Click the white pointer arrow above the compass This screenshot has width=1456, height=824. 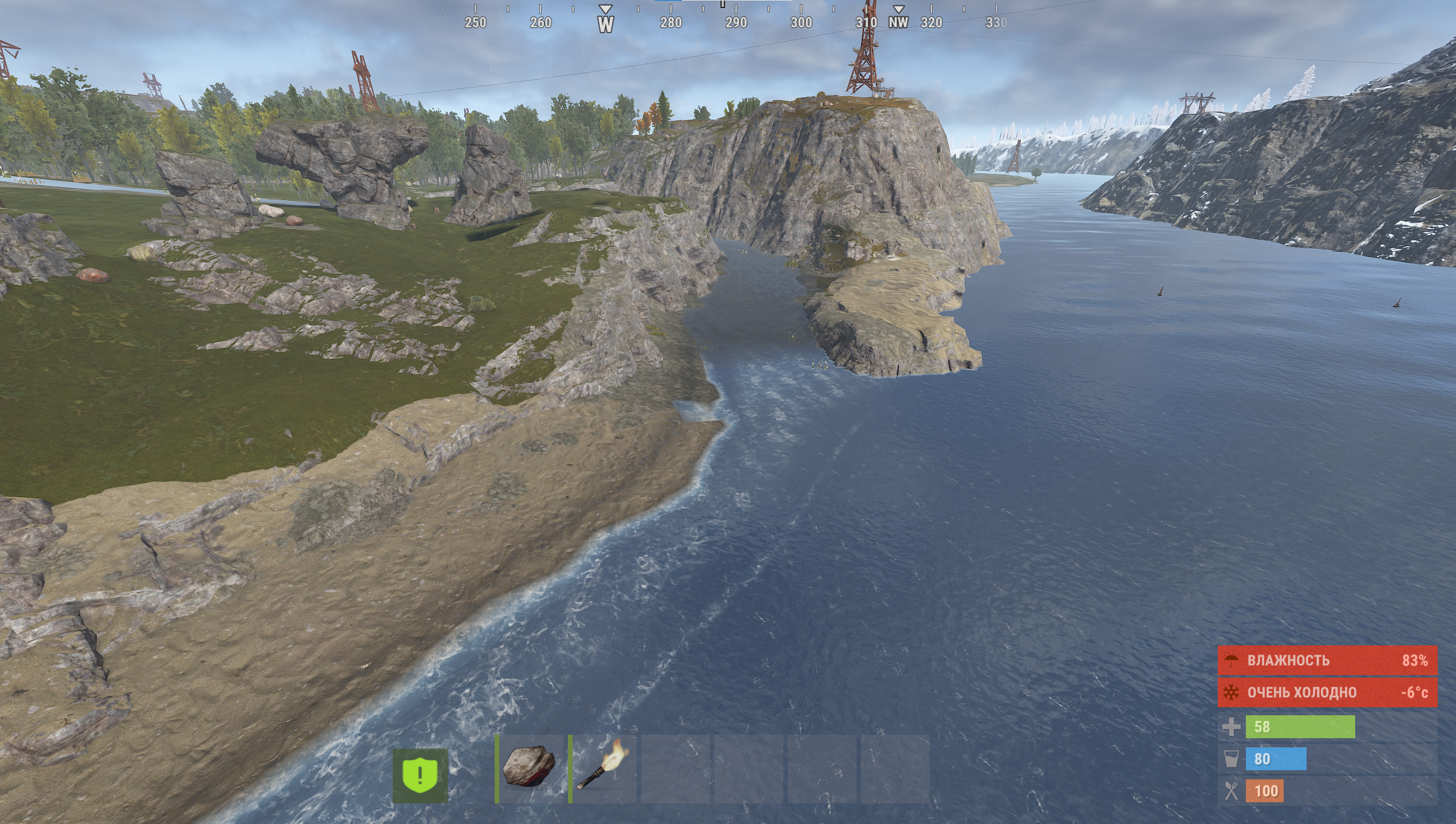point(604,8)
